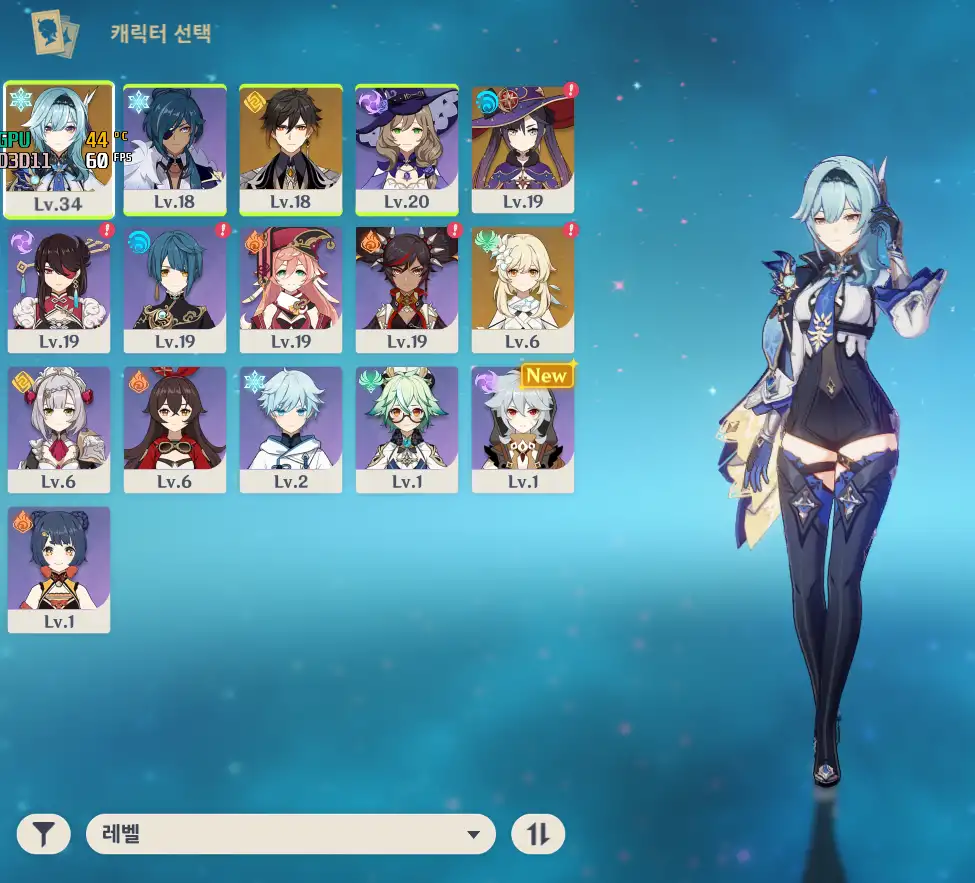This screenshot has width=975, height=883.
Task: Select Xinyan's Pyro character card
Action: coord(407,288)
